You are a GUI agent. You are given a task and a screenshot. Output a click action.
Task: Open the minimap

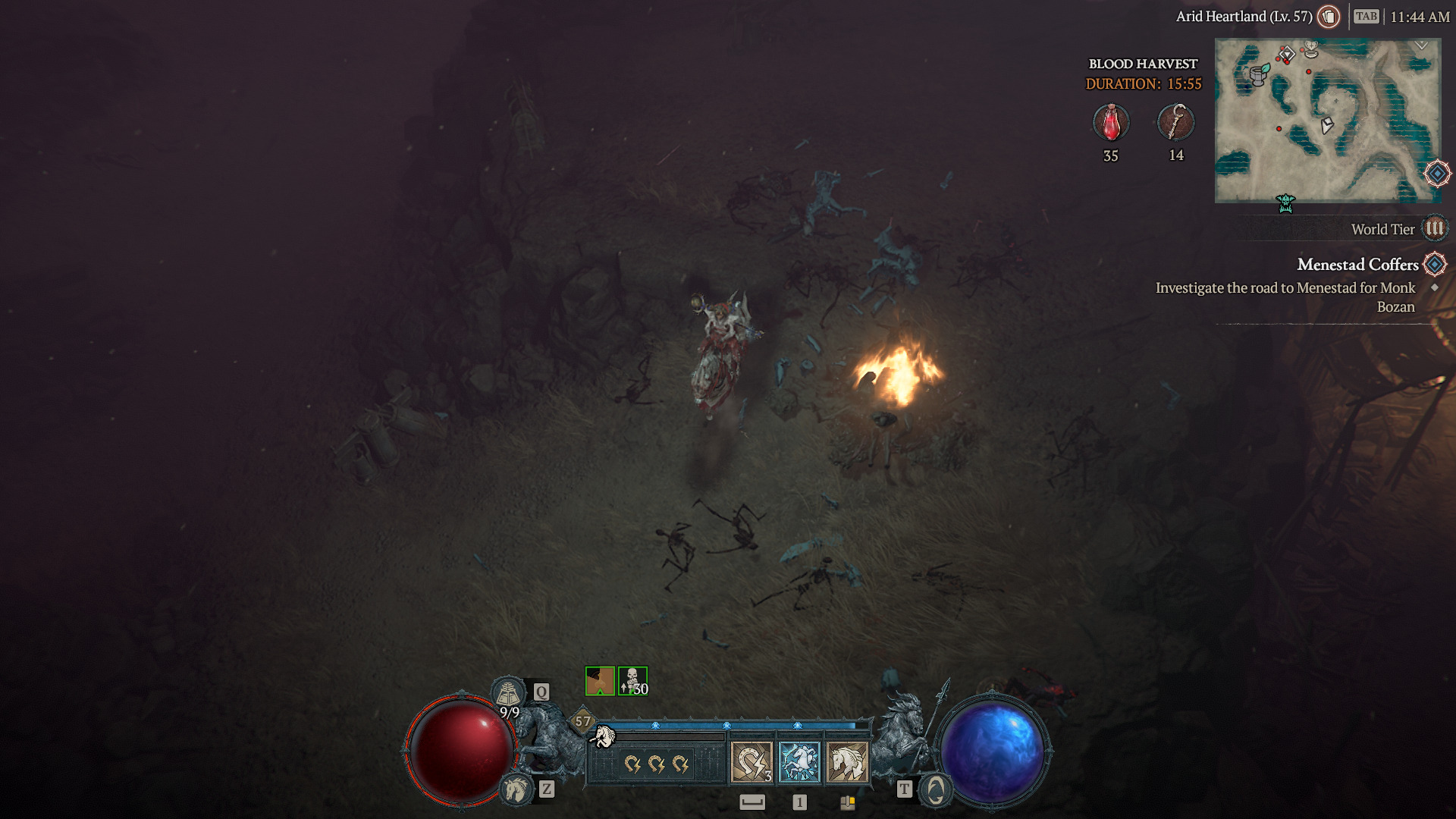tap(1327, 121)
